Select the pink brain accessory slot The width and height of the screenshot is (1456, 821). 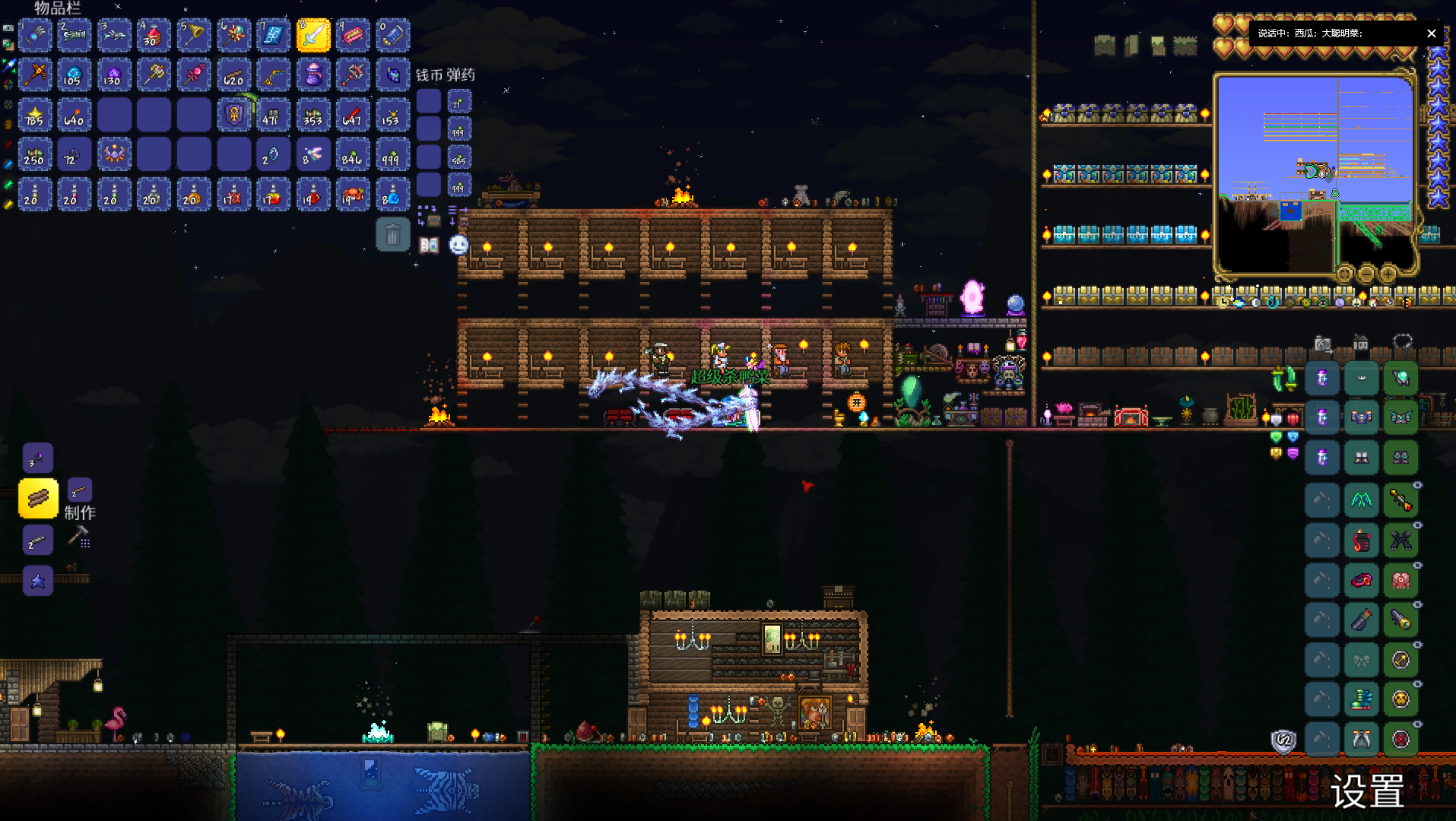pos(1400,581)
